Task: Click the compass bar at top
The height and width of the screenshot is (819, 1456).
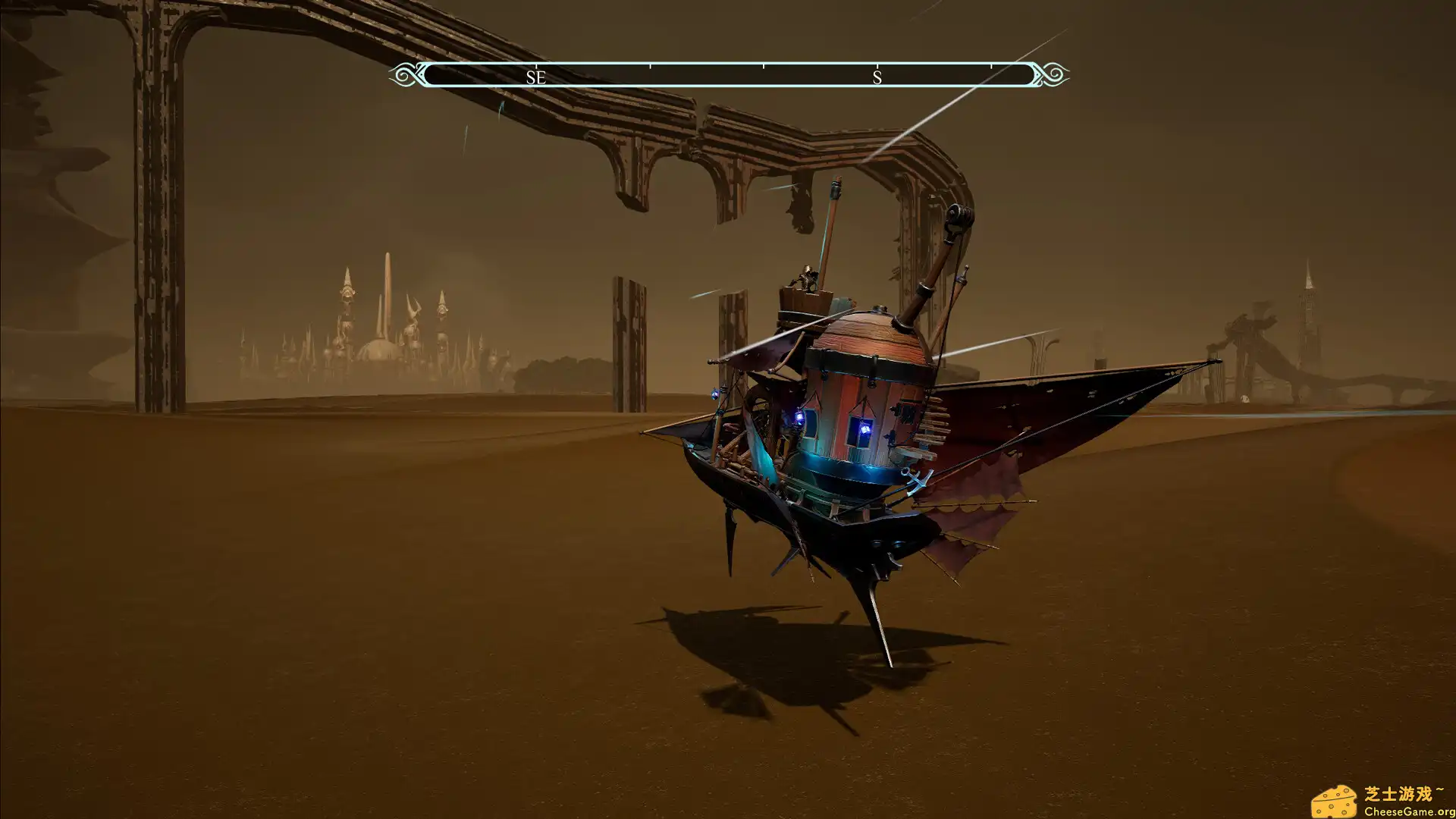Action: [x=728, y=75]
